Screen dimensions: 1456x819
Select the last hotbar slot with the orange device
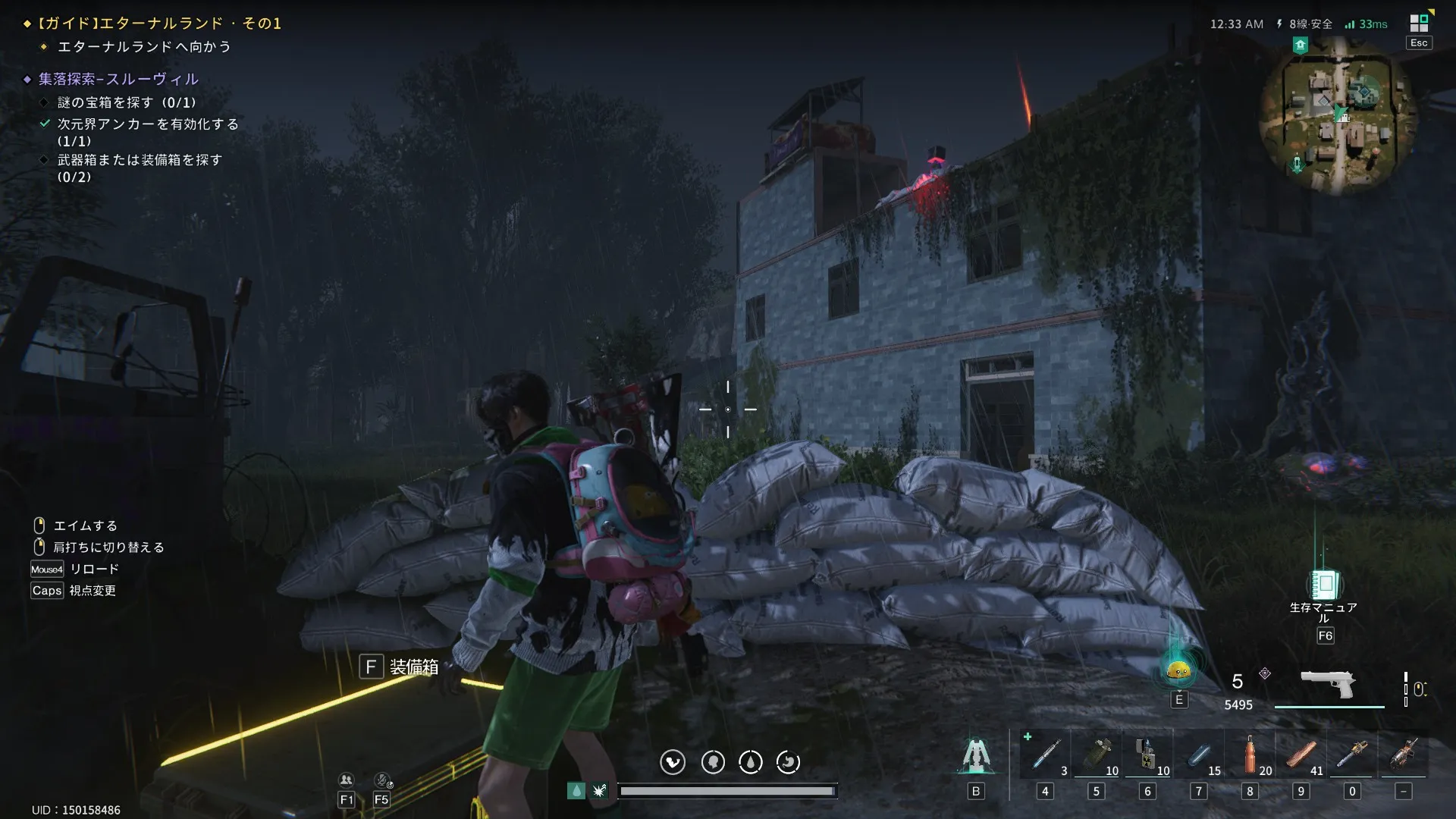click(x=1404, y=755)
